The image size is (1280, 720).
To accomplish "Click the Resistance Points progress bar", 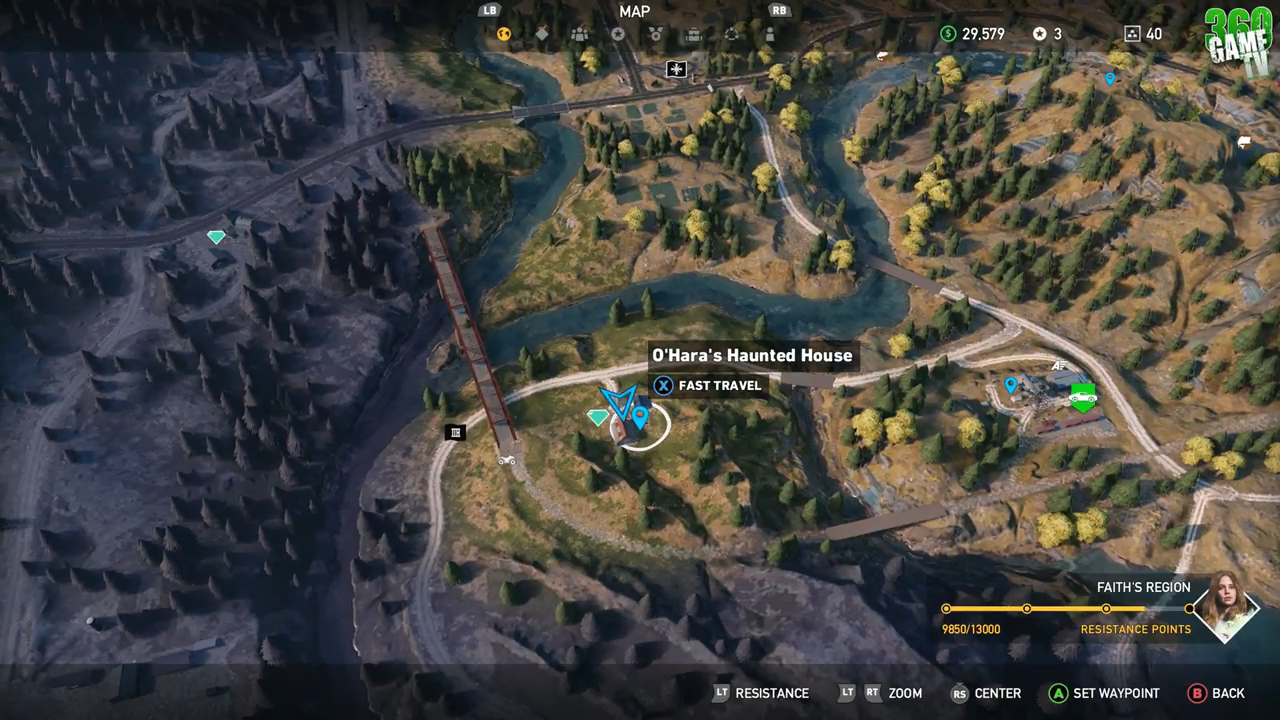I will [1070, 606].
